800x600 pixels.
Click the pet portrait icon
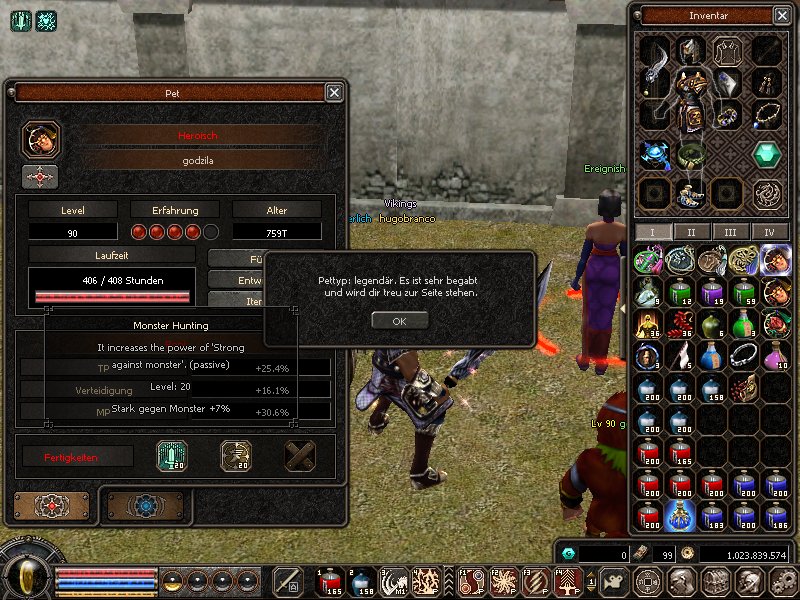[40, 139]
